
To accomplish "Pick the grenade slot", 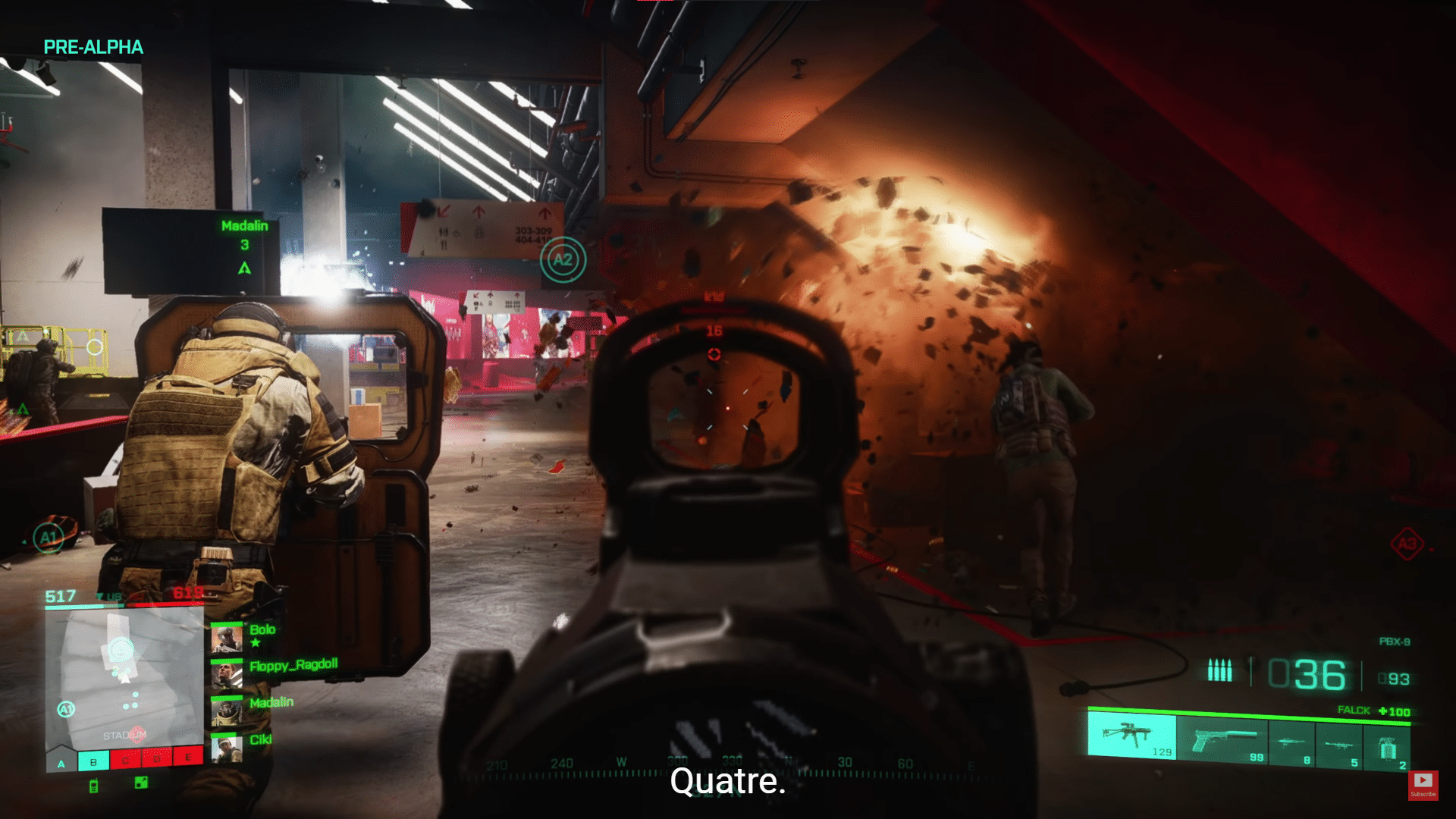I will click(x=1387, y=748).
